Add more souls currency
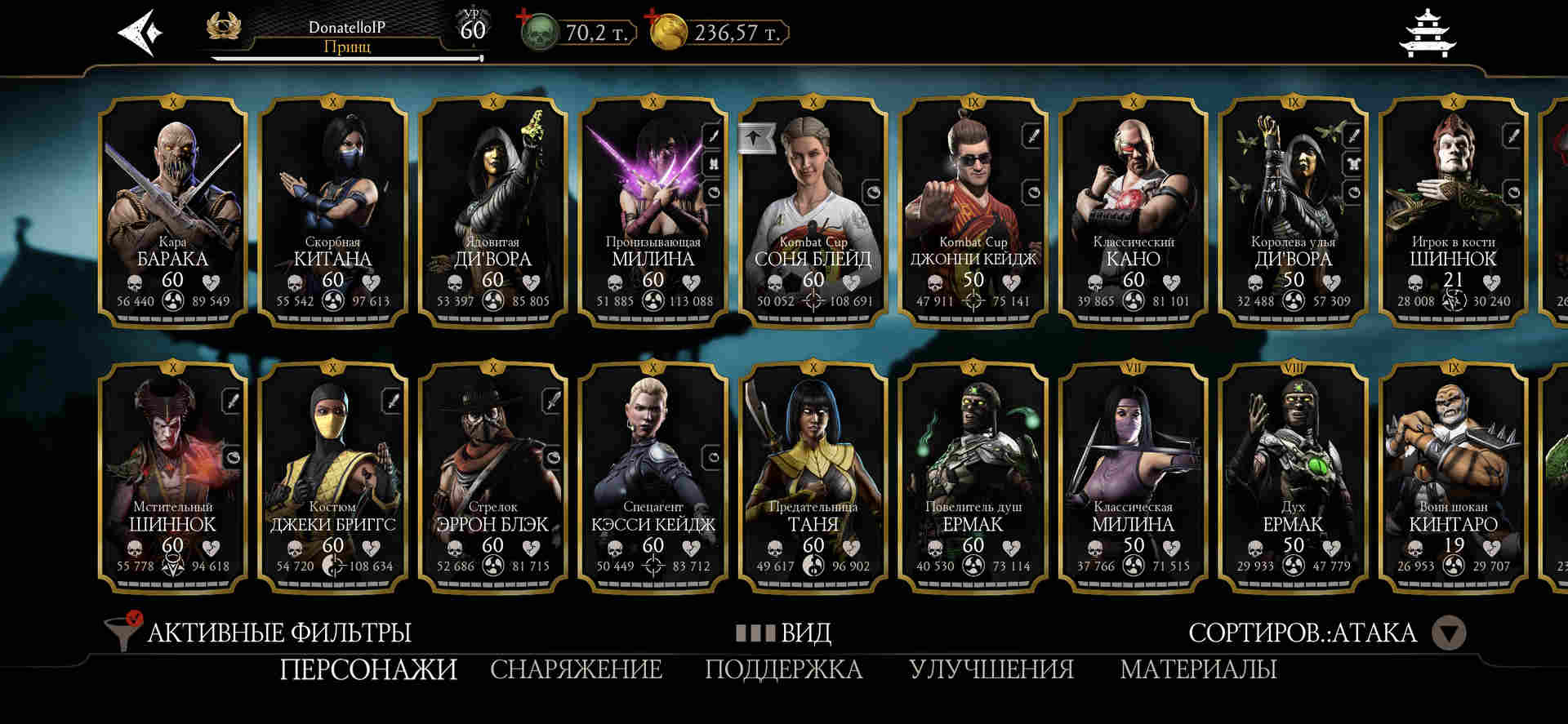 [x=524, y=16]
